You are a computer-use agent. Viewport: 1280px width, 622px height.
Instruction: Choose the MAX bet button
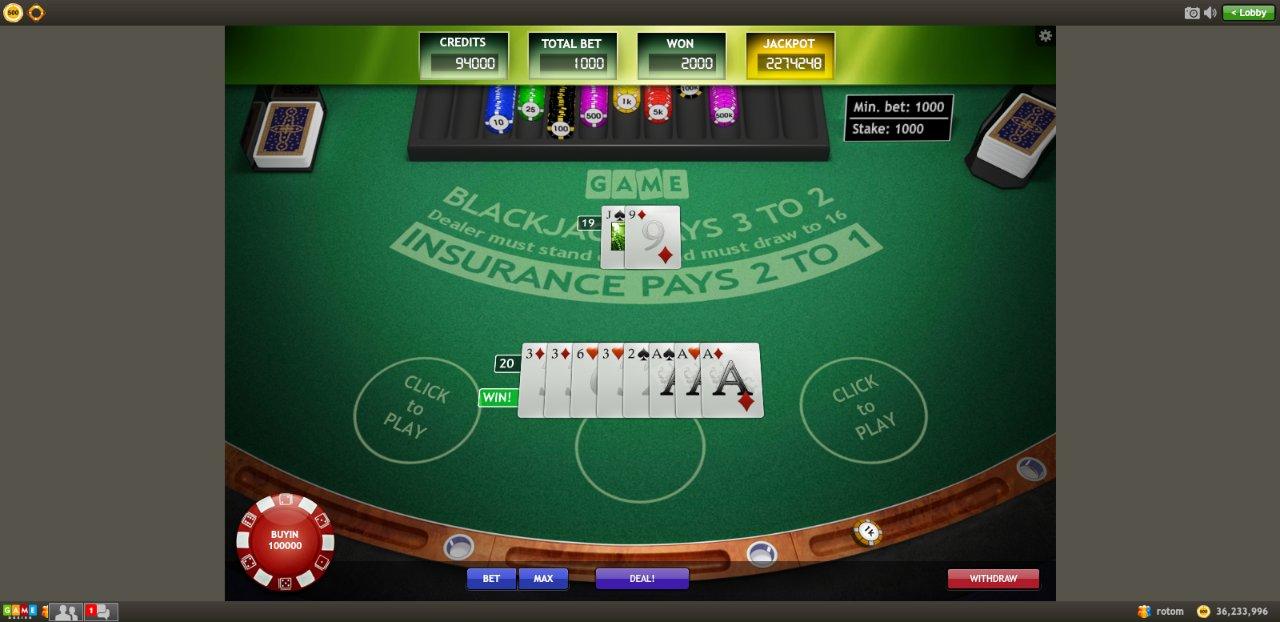tap(543, 578)
